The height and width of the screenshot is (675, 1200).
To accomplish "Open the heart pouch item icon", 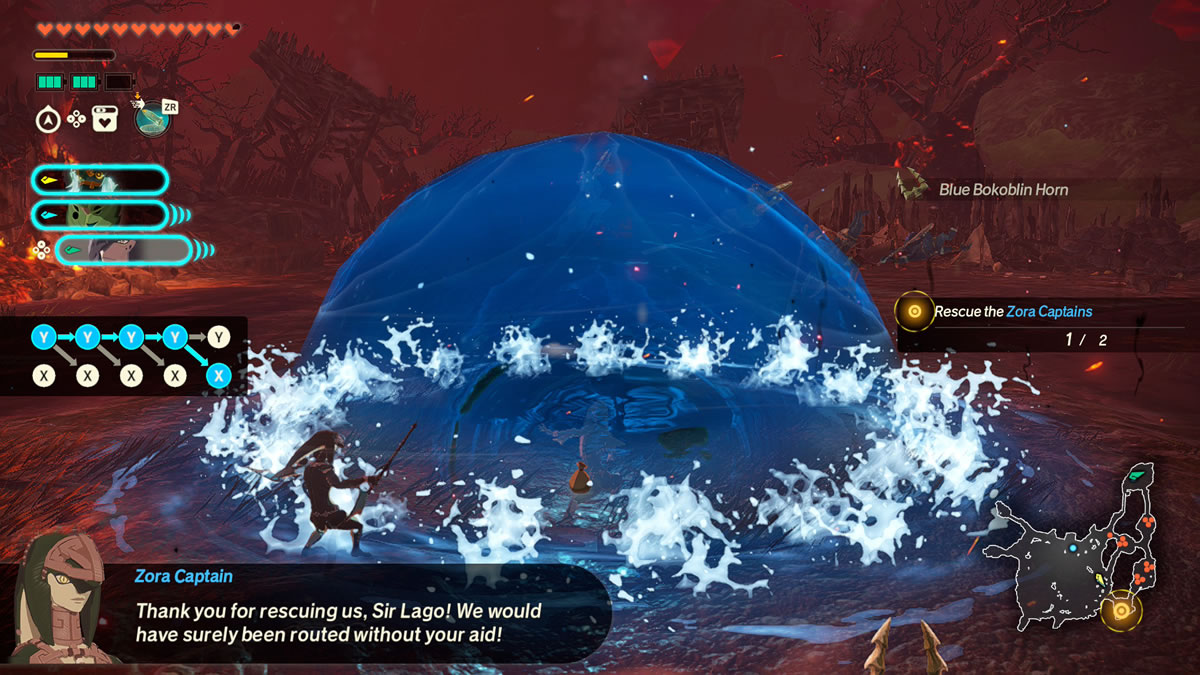I will point(105,120).
